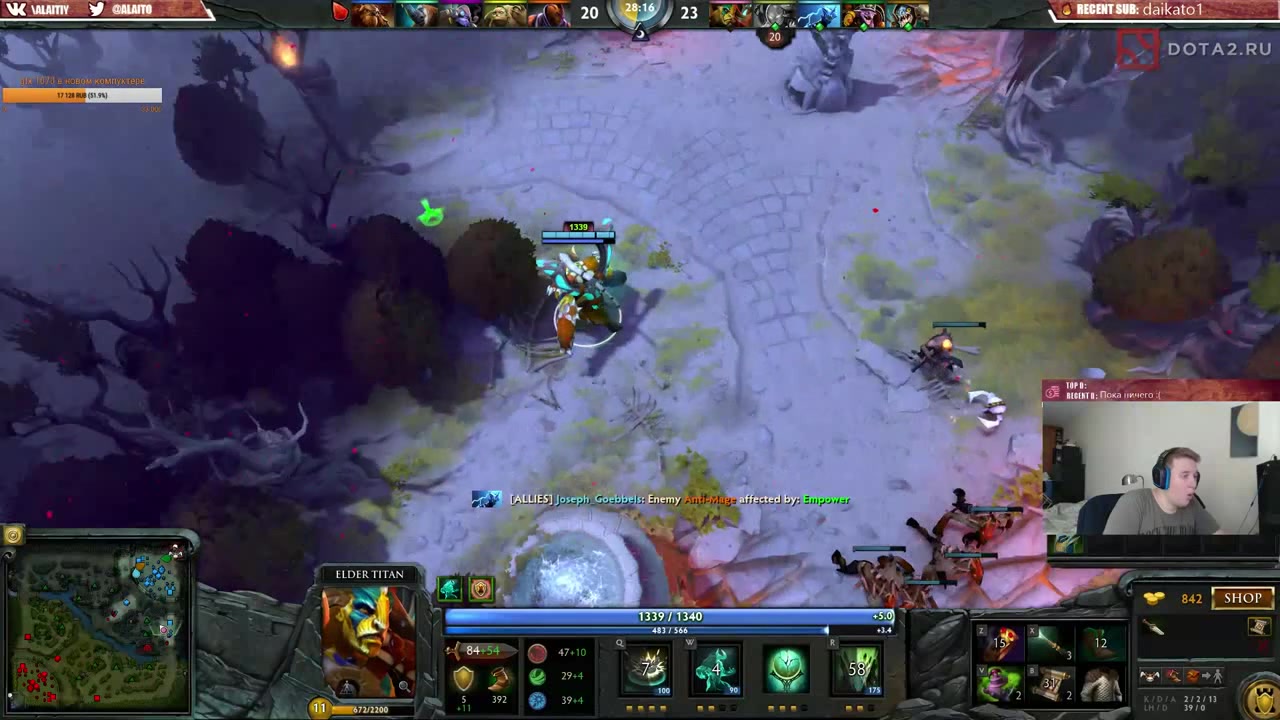Viewport: 1280px width, 720px height.
Task: Click the Elder Titan hero portrait
Action: (x=368, y=640)
